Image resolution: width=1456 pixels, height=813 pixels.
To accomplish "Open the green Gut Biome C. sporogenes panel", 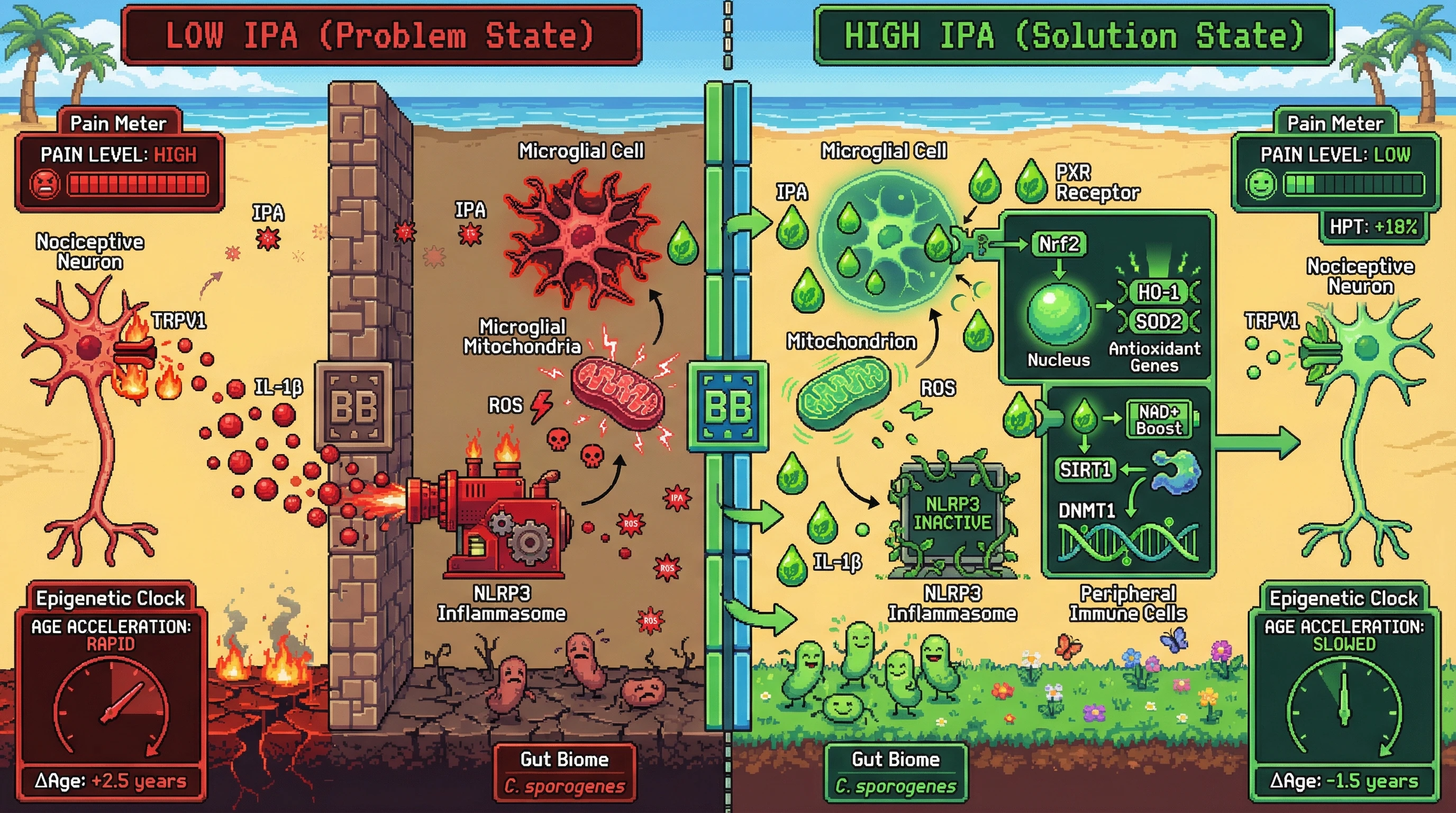I will (895, 772).
